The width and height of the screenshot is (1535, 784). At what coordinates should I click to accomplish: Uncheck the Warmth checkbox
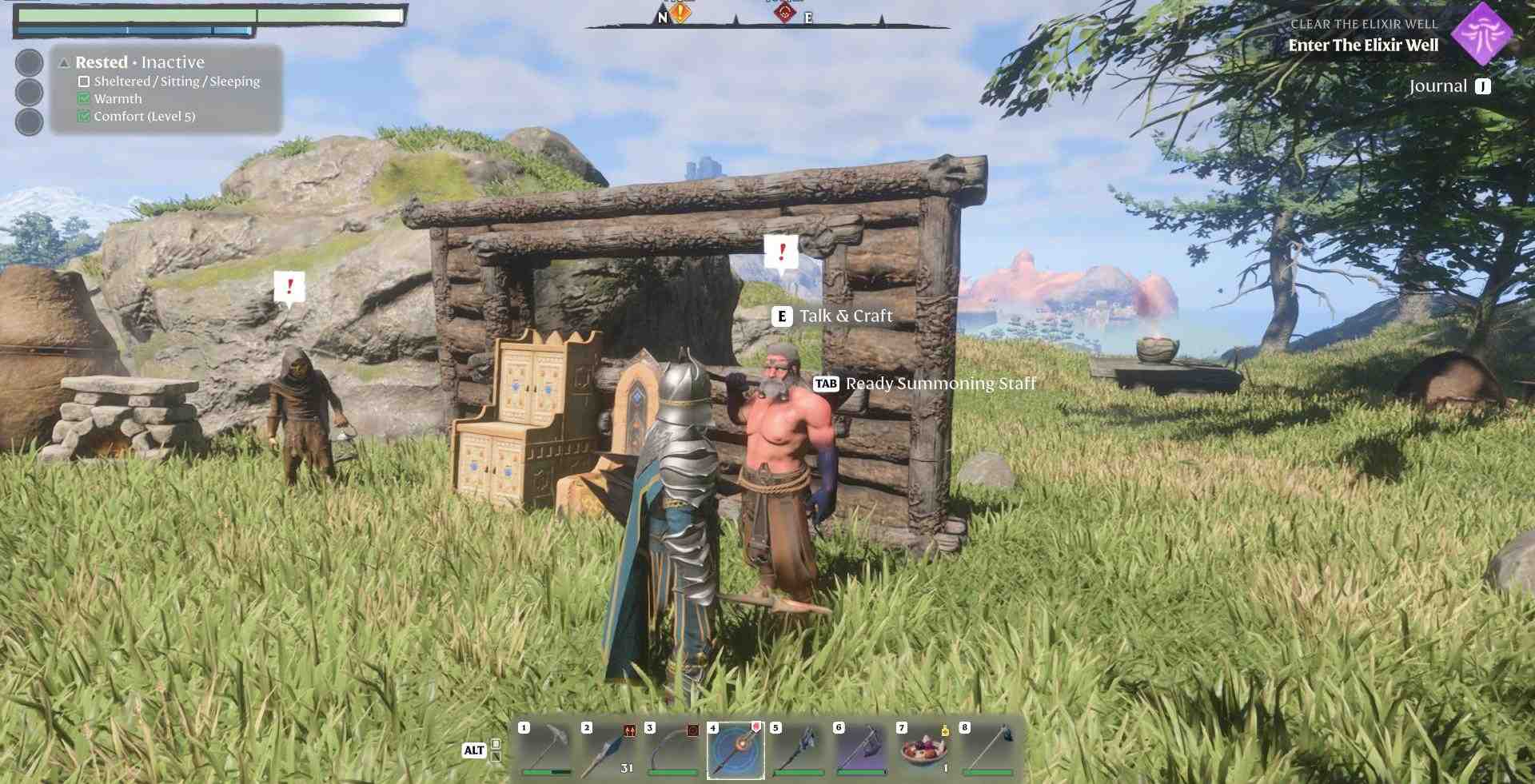[x=83, y=98]
